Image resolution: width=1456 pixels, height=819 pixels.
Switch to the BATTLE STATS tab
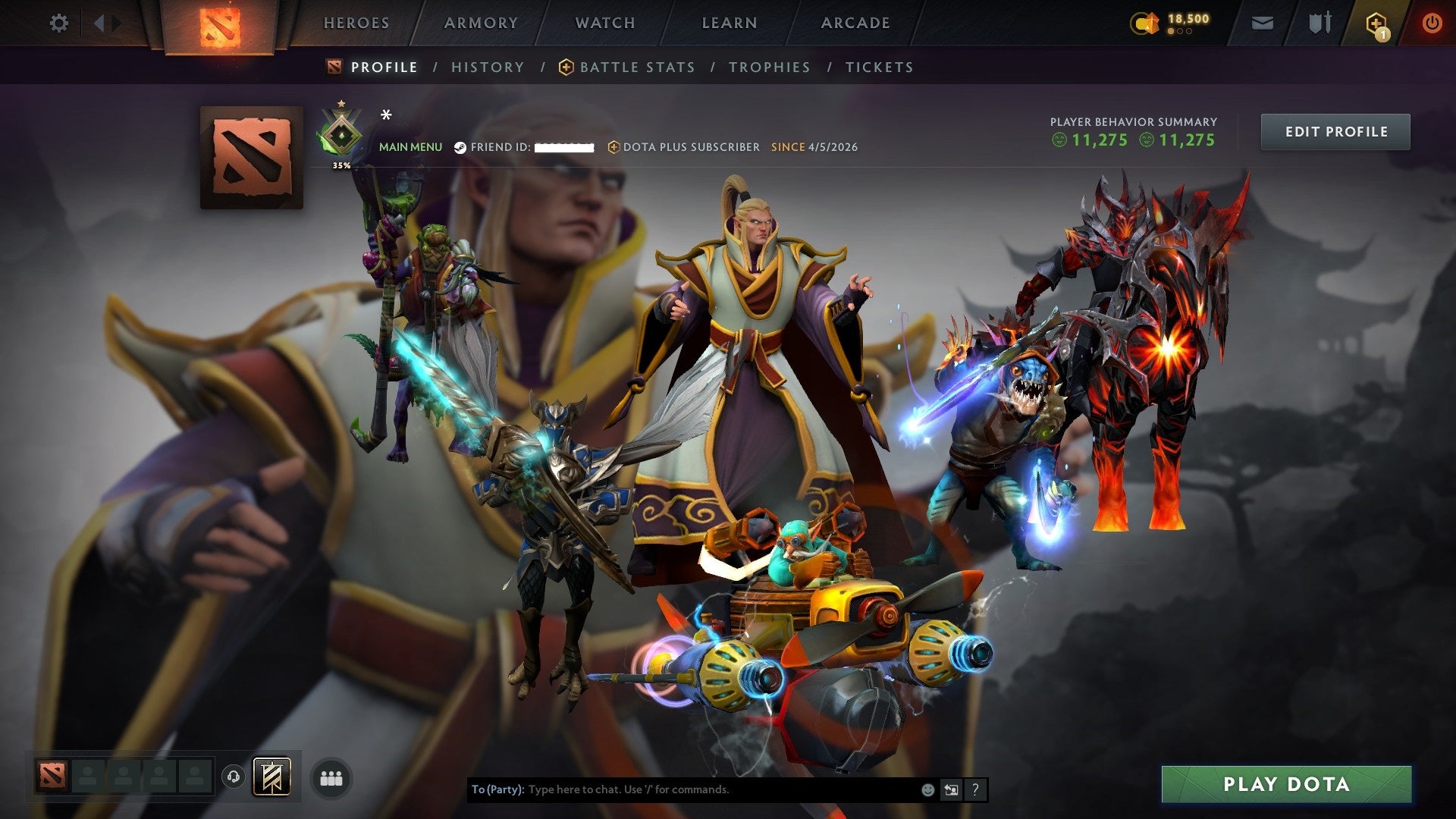(x=636, y=67)
